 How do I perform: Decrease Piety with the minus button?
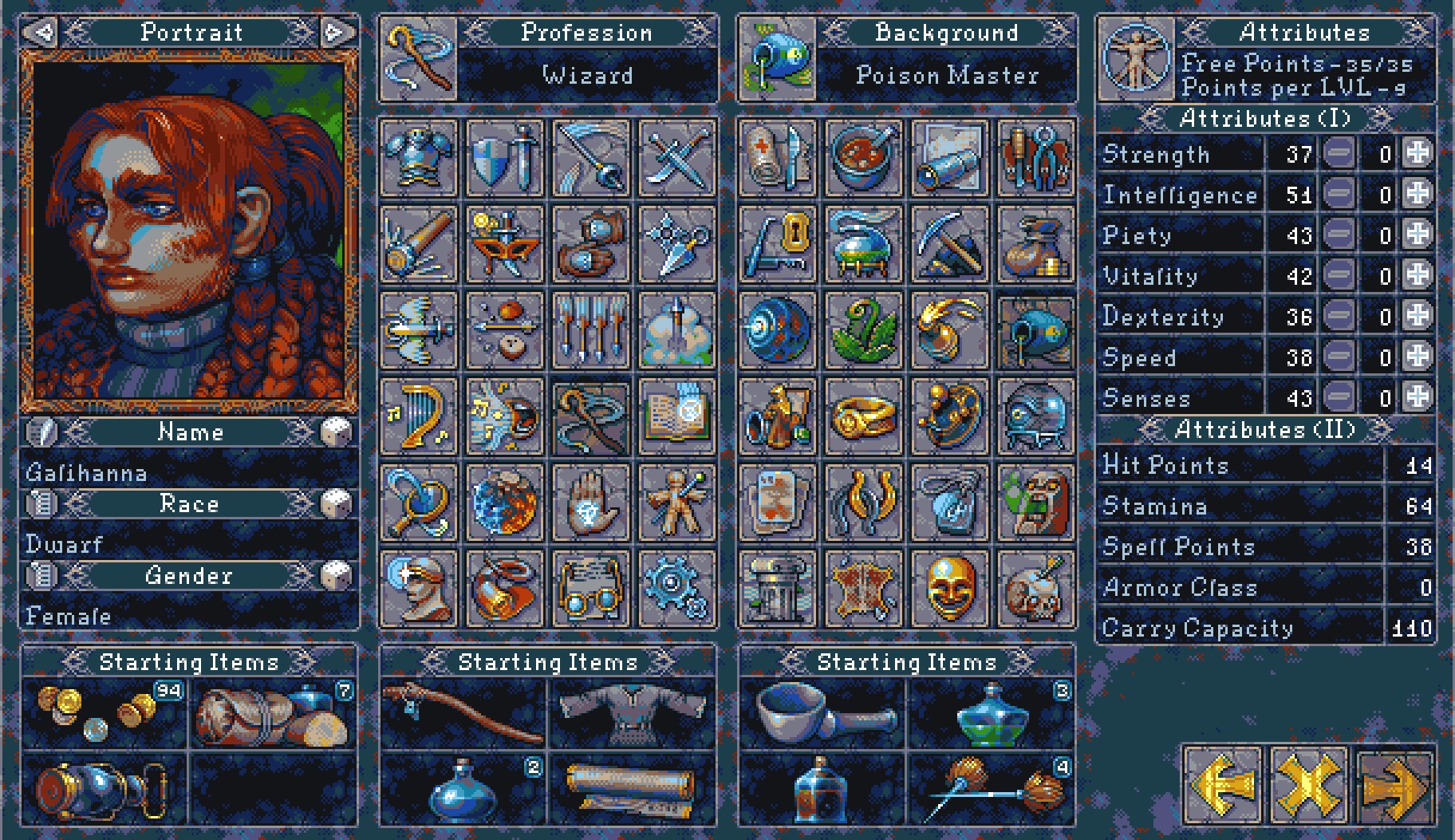[x=1339, y=235]
